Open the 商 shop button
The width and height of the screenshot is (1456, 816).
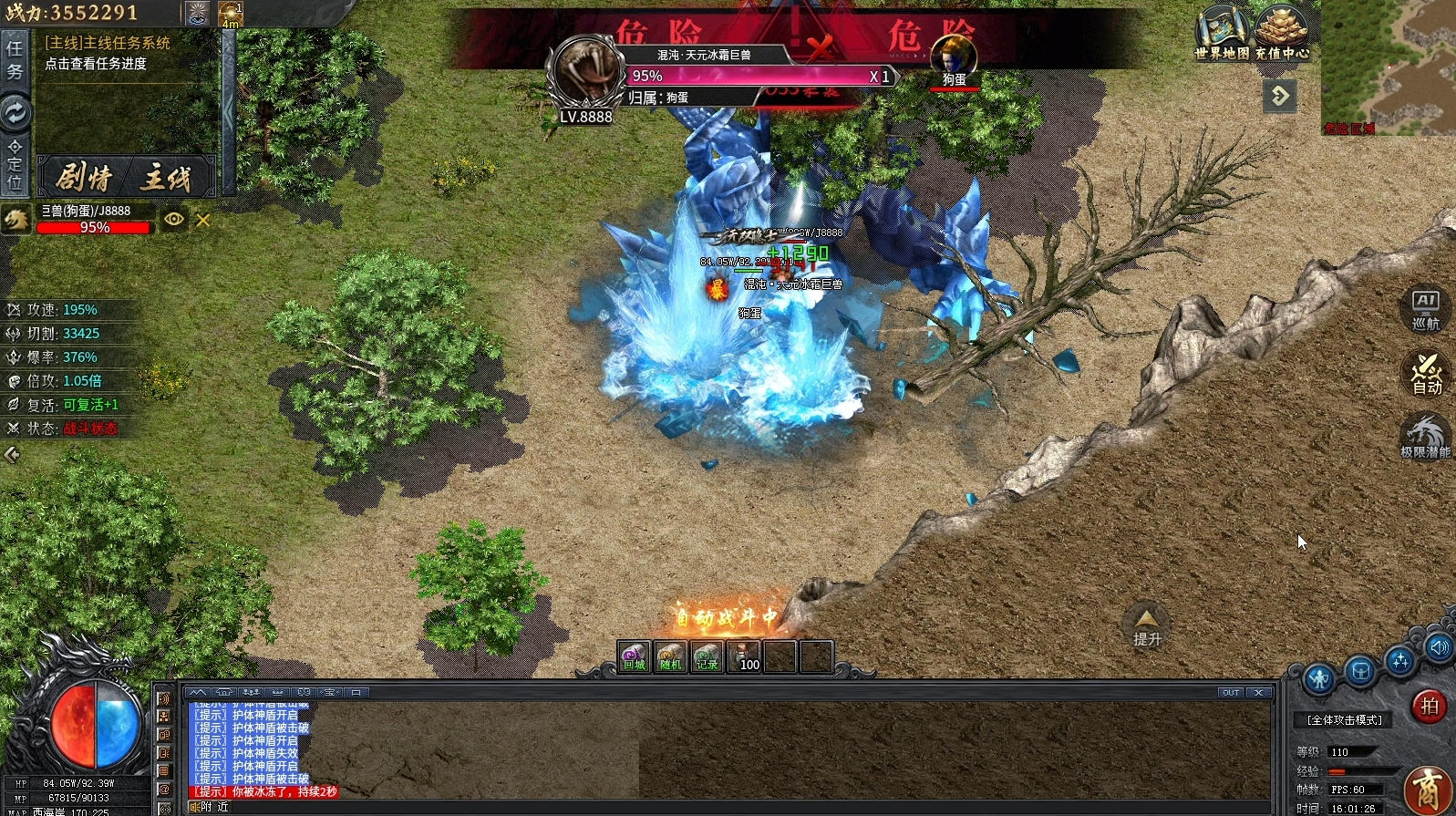point(1428,790)
